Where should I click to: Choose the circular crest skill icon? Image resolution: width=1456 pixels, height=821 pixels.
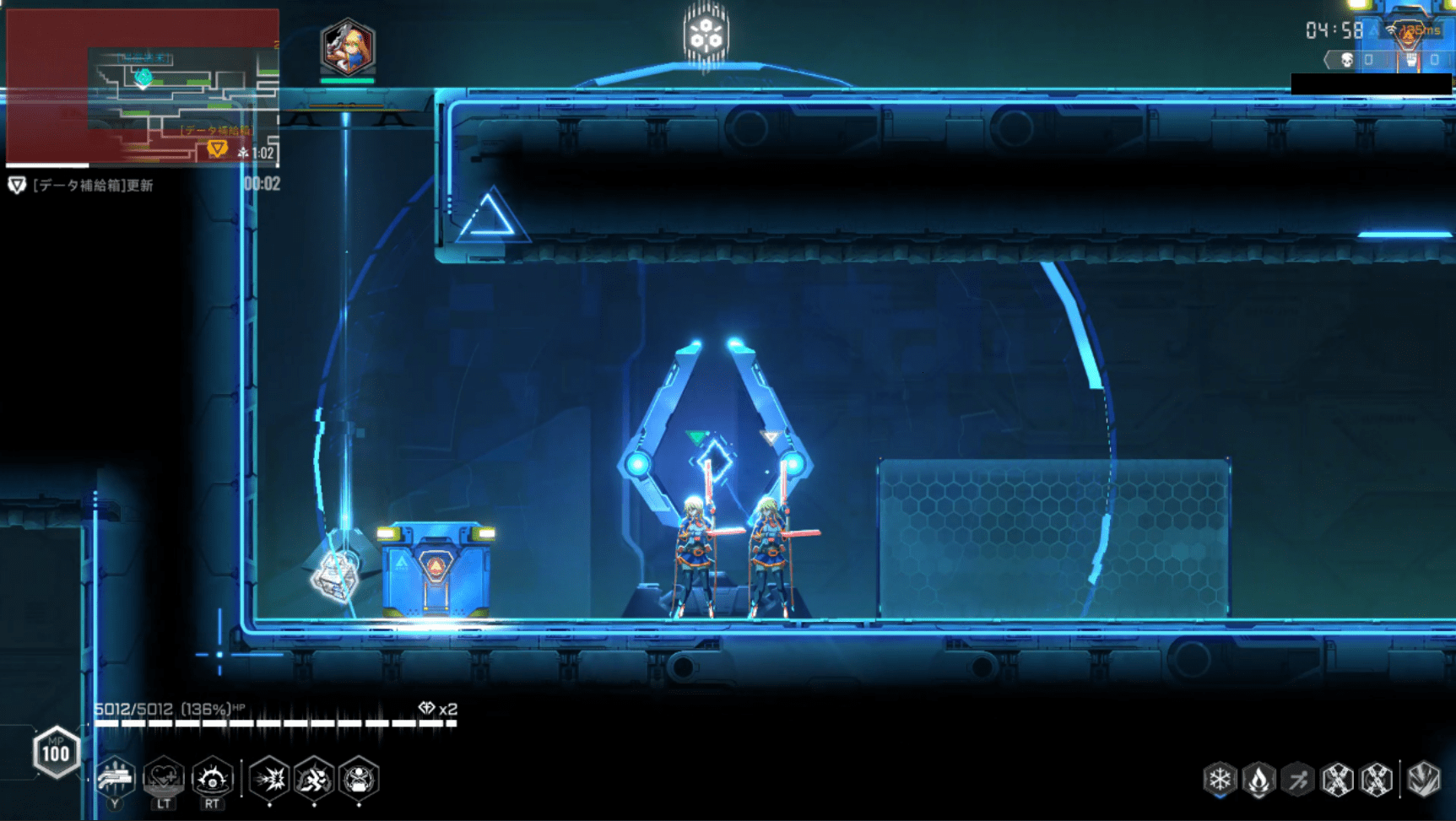click(x=359, y=777)
